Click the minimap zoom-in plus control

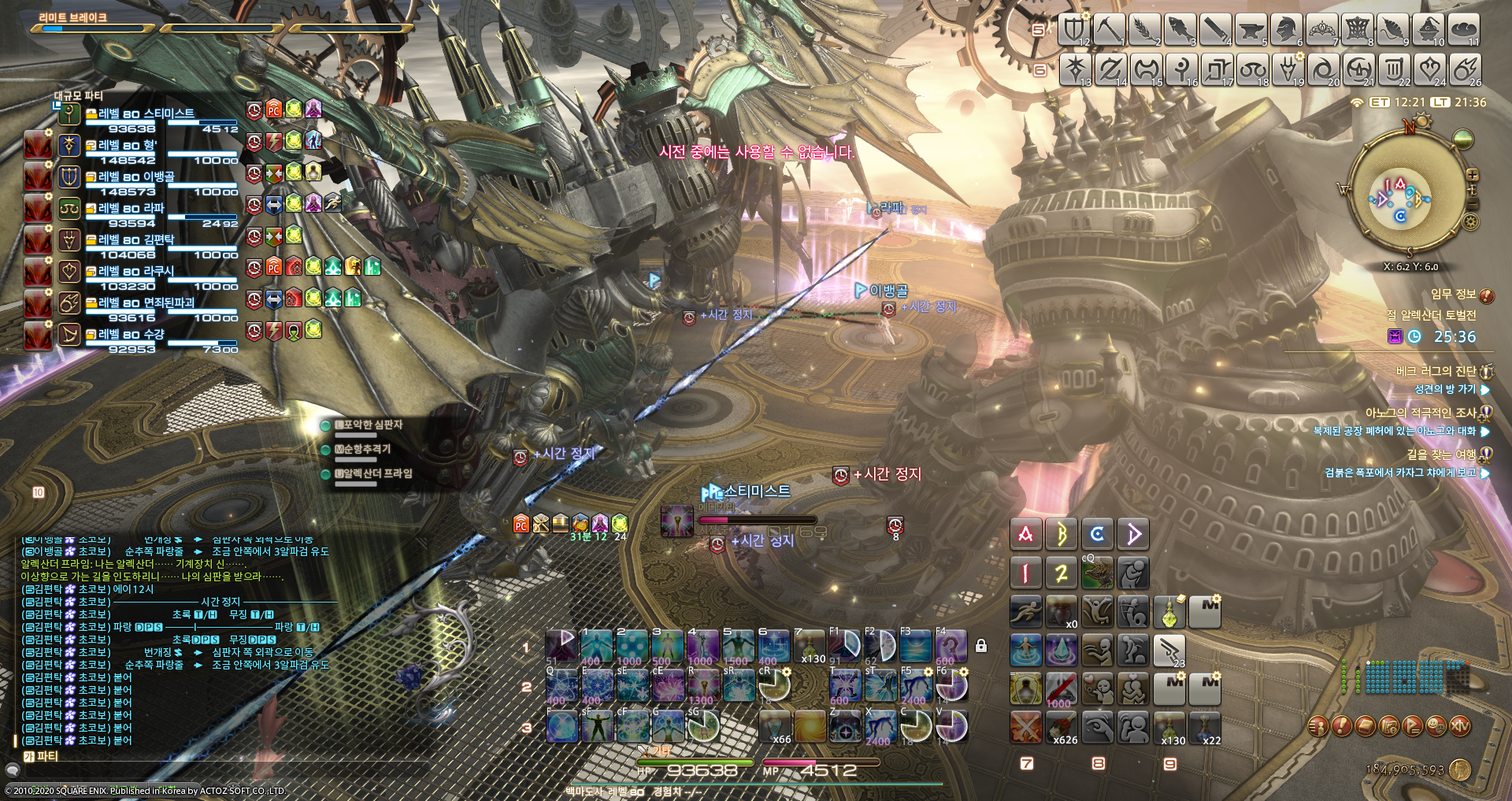(1473, 175)
